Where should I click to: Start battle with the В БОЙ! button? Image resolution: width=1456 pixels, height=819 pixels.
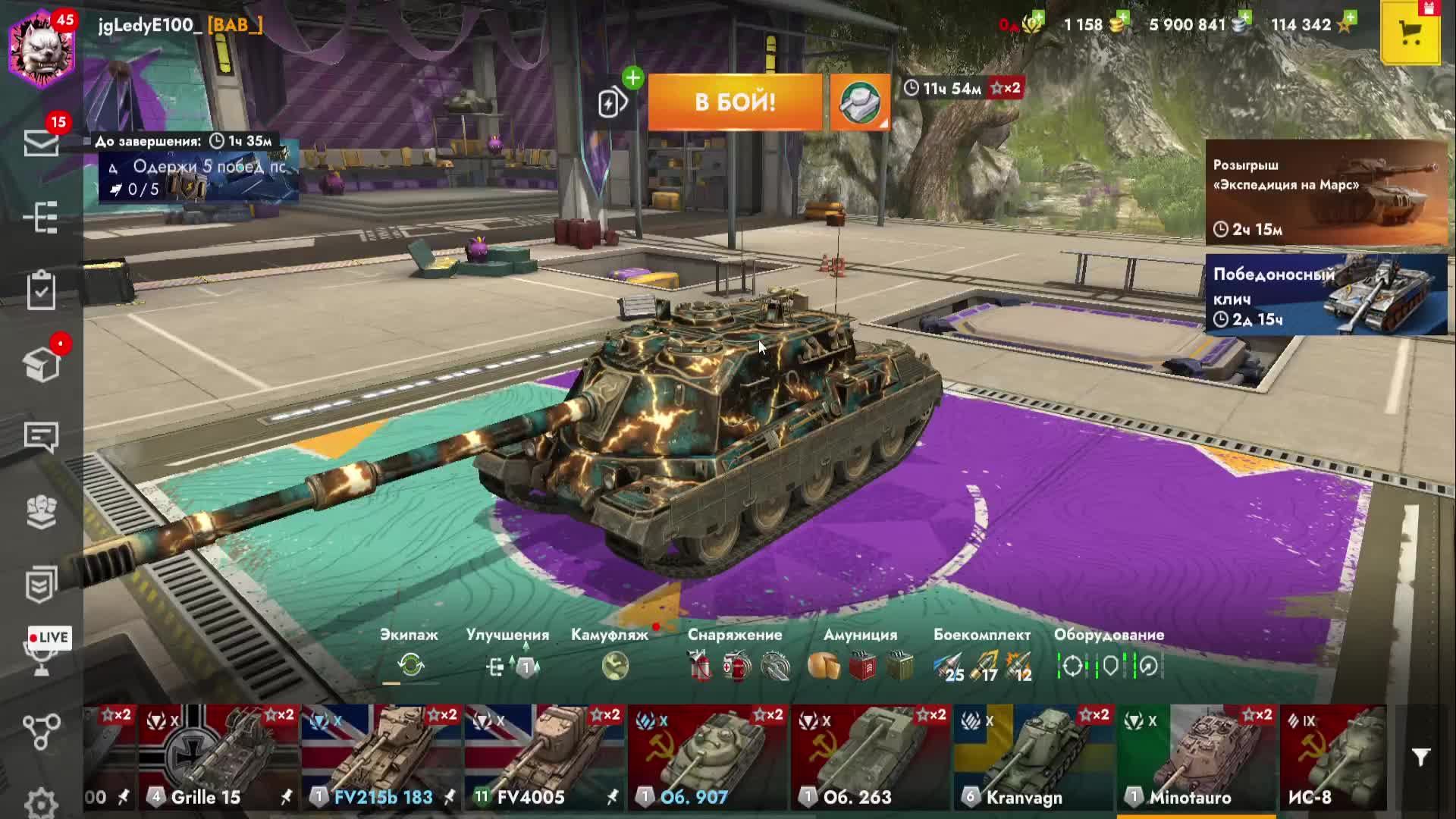pos(734,102)
